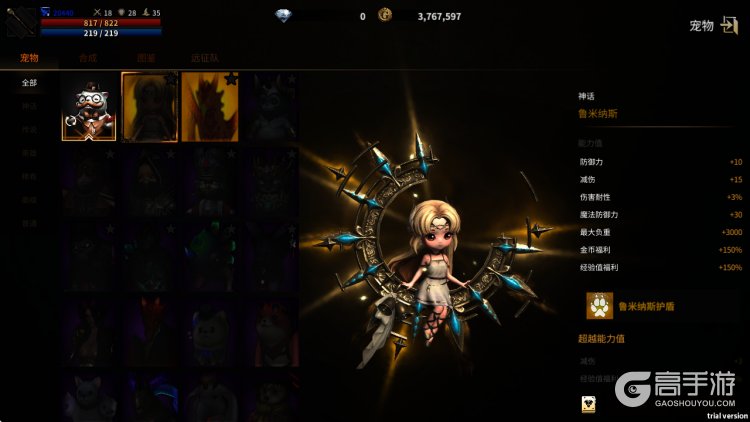Switch to the 图鉴 (Codex) tab
The width and height of the screenshot is (750, 422).
click(x=145, y=58)
